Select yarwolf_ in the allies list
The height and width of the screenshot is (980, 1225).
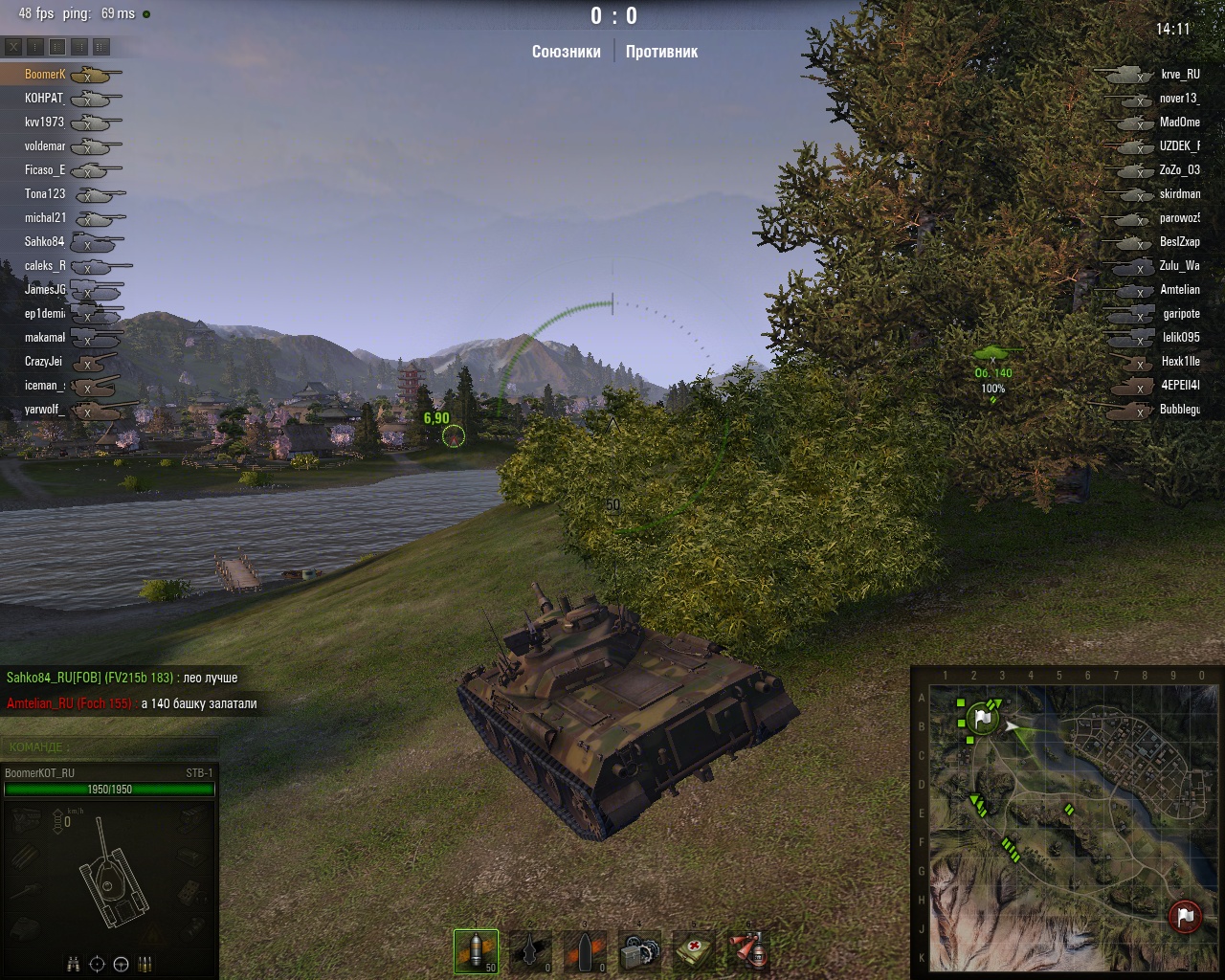44,410
